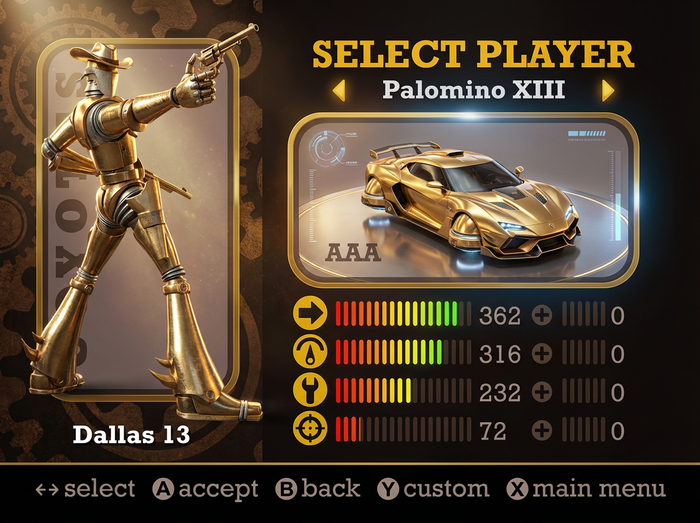The width and height of the screenshot is (700, 523).
Task: Click the plus icon next to 232
Action: [x=542, y=391]
